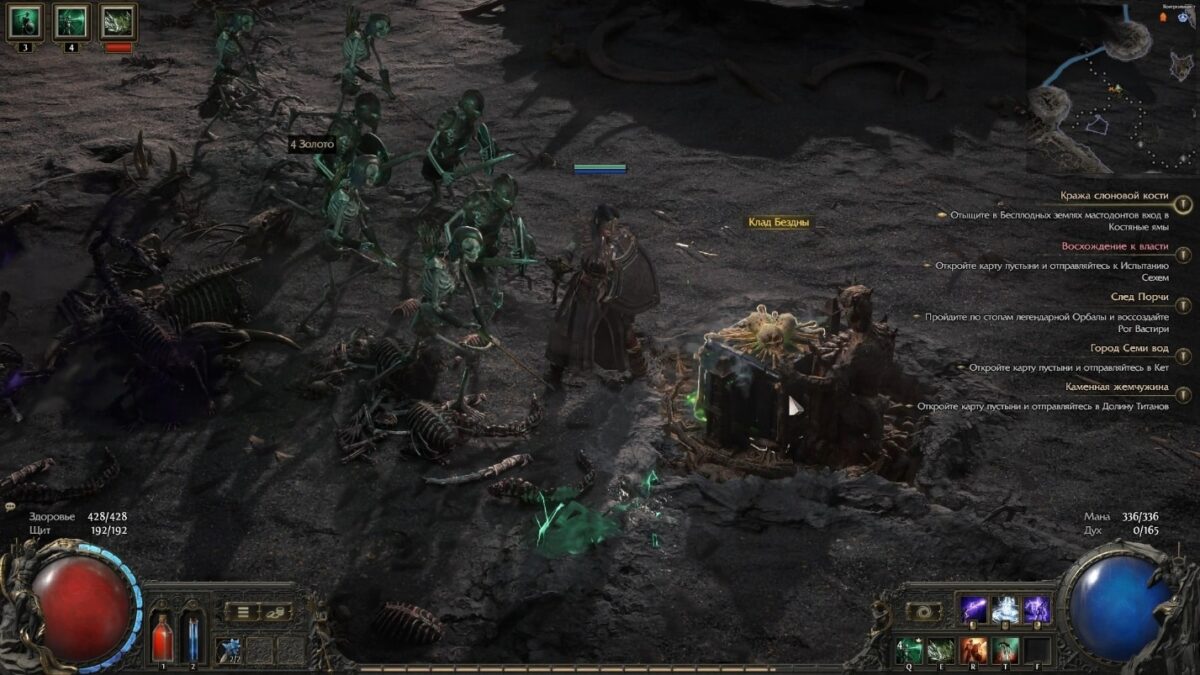This screenshot has width=1200, height=675.
Task: Cast the bone shards skill on E
Action: pos(942,650)
